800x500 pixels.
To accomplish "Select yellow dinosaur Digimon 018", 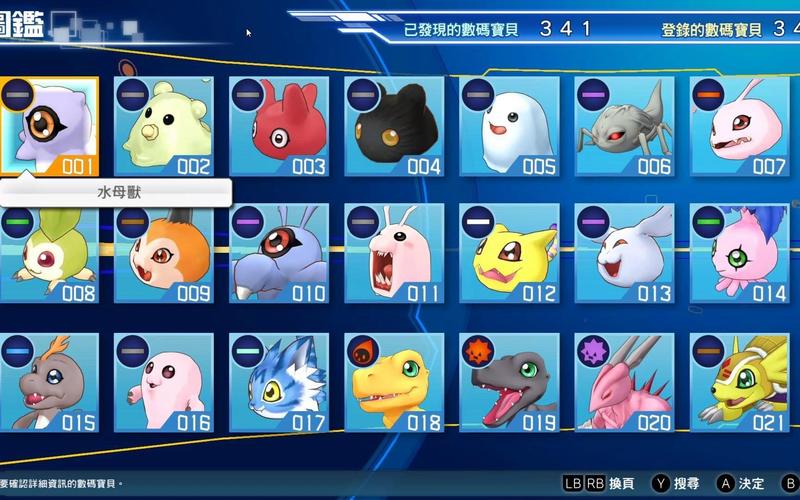I will pyautogui.click(x=394, y=382).
